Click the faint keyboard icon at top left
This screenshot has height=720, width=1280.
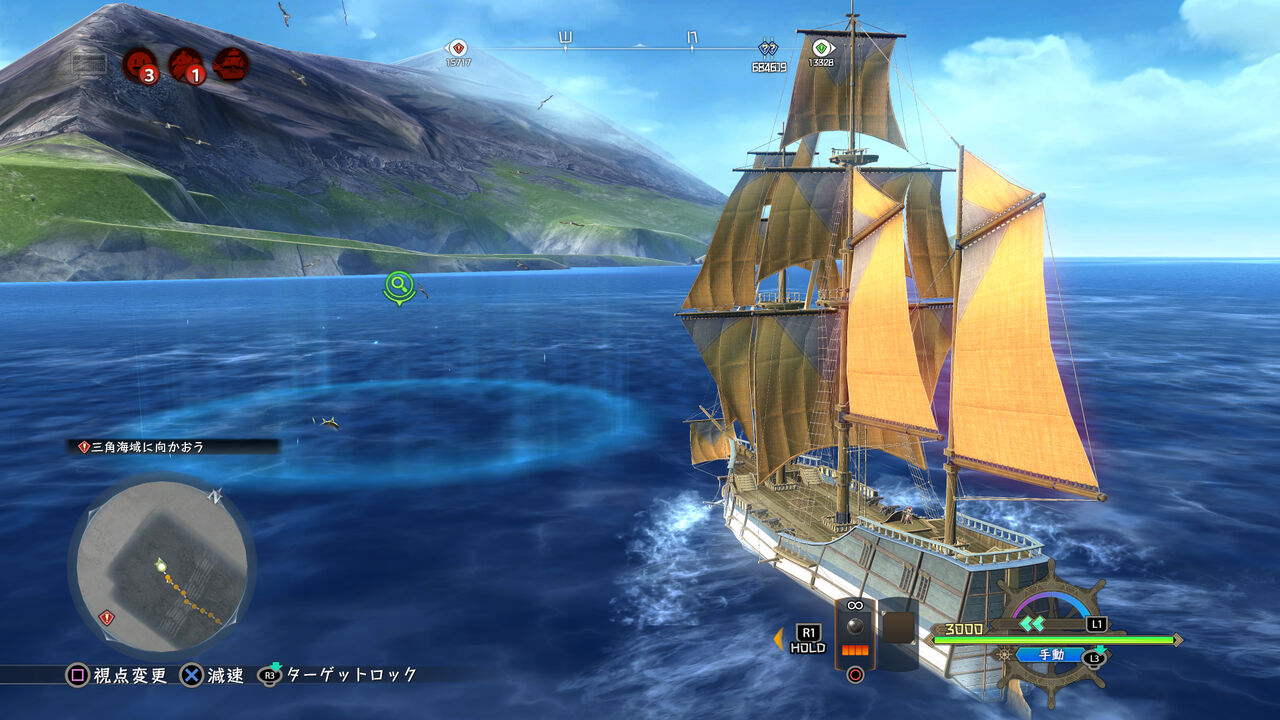(89, 65)
